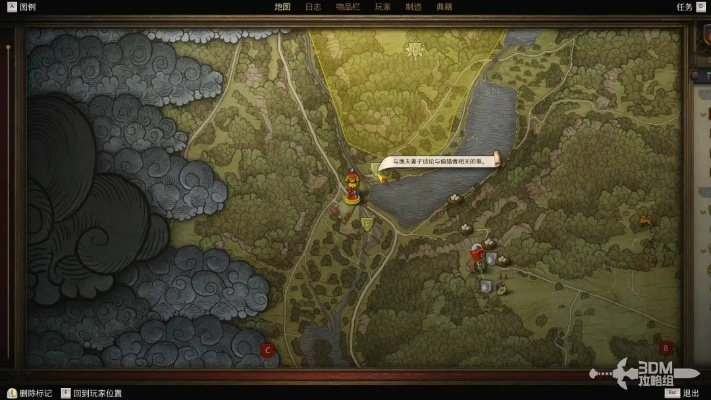711x400 pixels.
Task: Select the red C quest marker
Action: 267,350
